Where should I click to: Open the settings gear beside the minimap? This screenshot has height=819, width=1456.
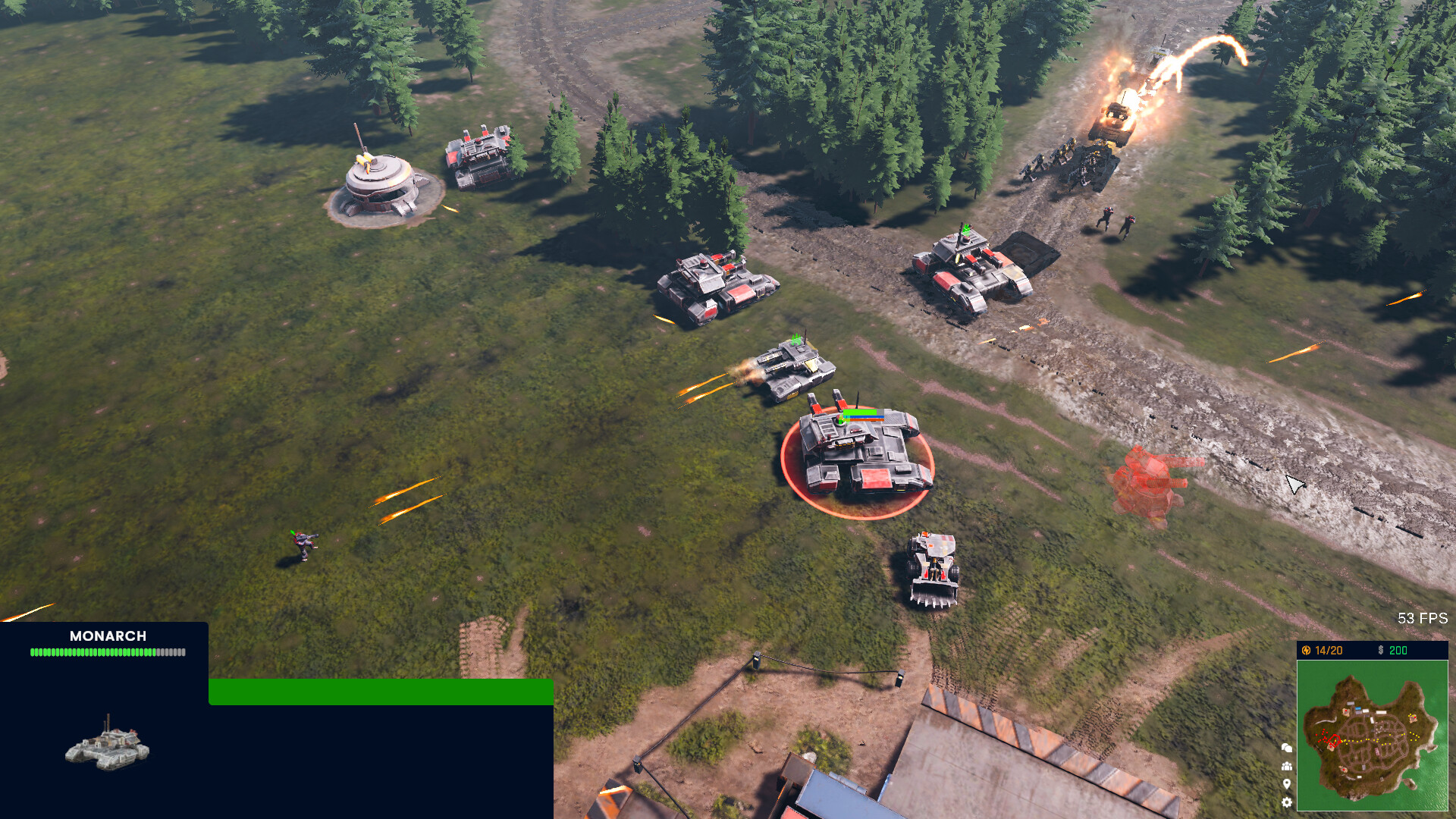click(x=1287, y=802)
